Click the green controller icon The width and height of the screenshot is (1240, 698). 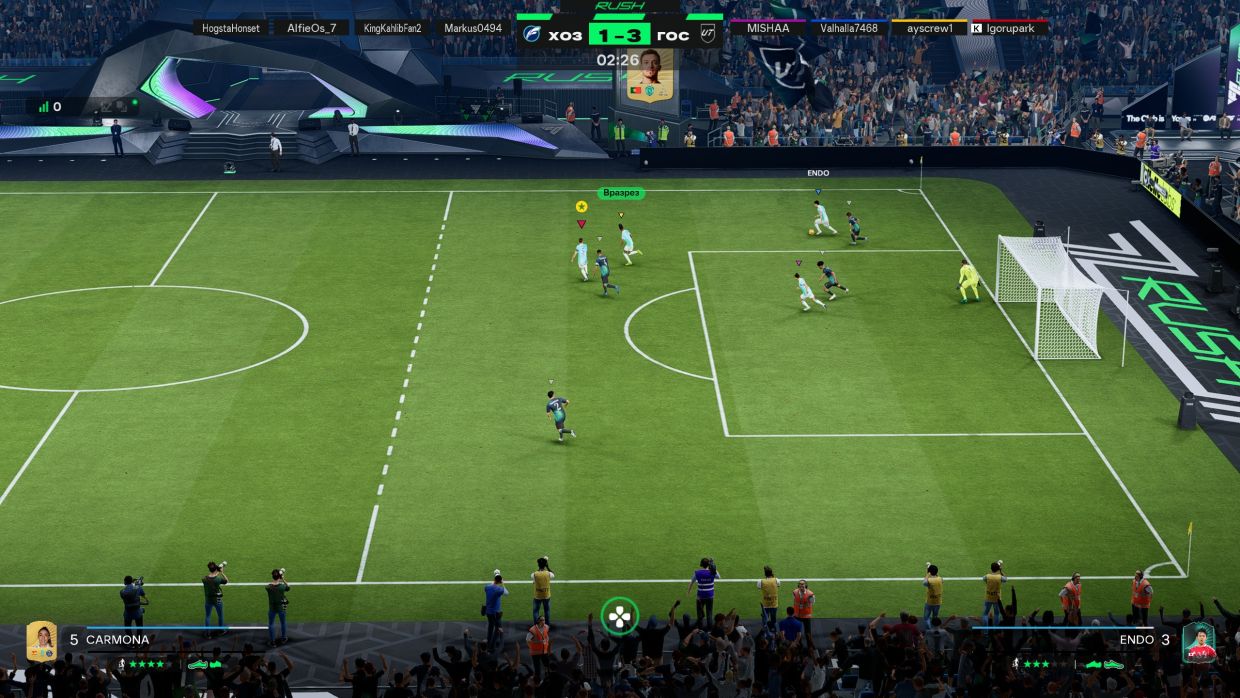(x=620, y=616)
